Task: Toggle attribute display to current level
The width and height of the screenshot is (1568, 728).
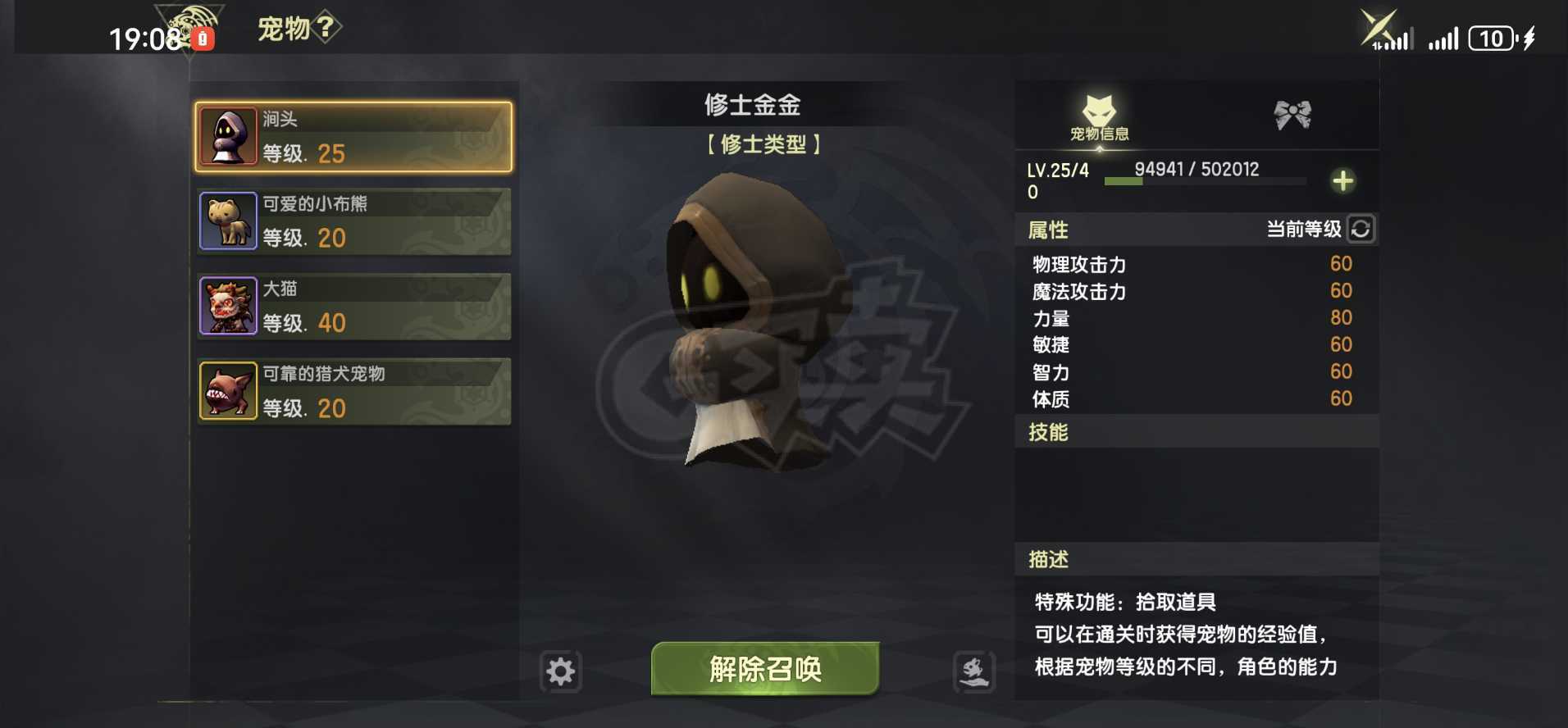Action: [x=1304, y=230]
